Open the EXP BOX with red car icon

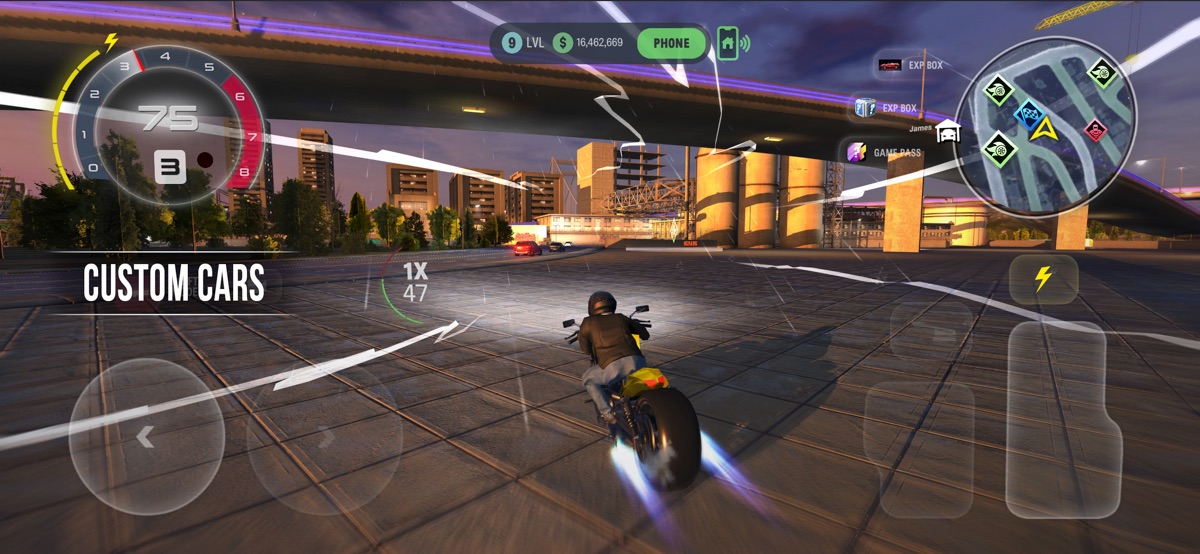(x=910, y=65)
